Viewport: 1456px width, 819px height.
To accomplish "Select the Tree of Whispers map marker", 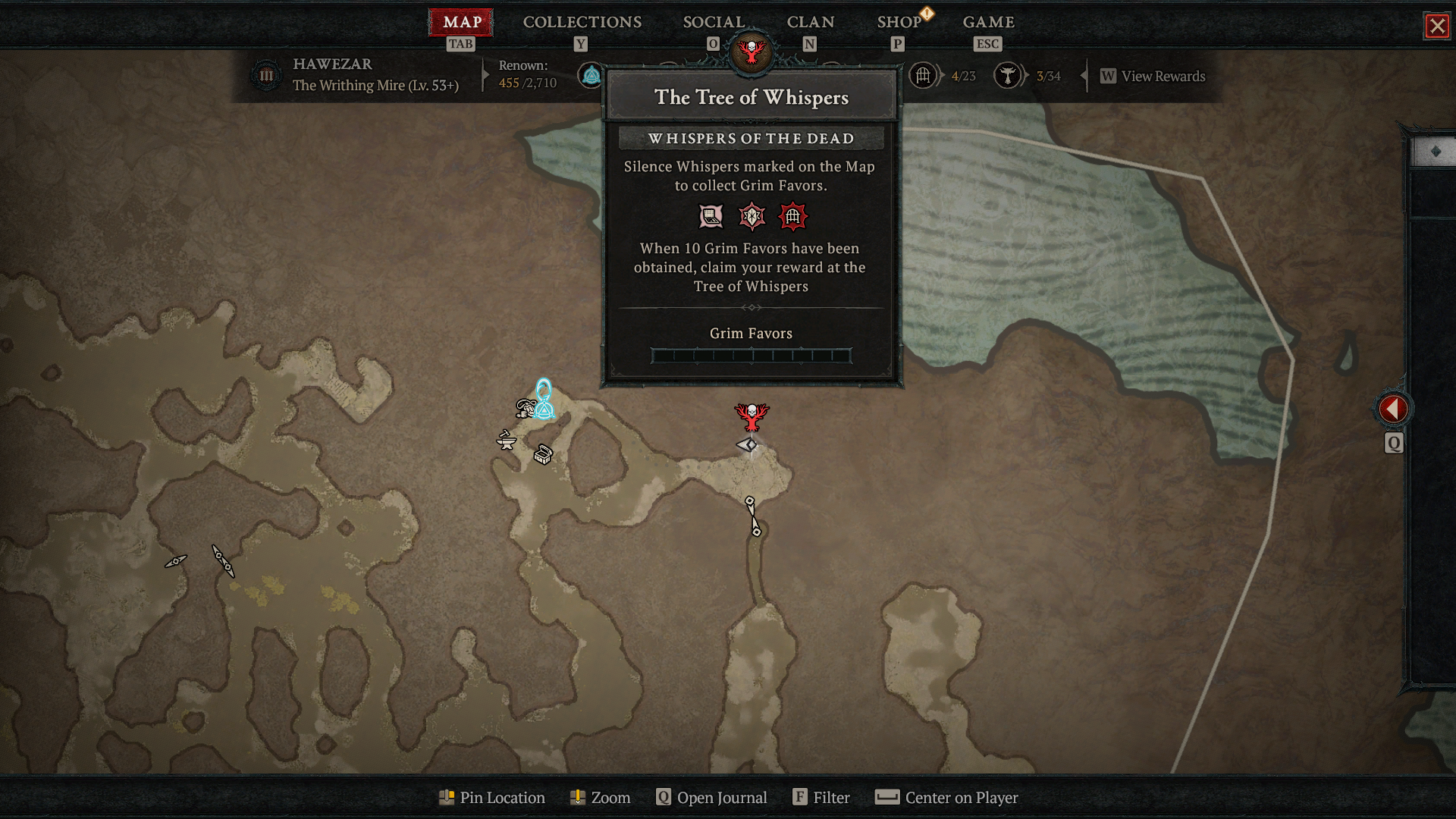I will (752, 416).
